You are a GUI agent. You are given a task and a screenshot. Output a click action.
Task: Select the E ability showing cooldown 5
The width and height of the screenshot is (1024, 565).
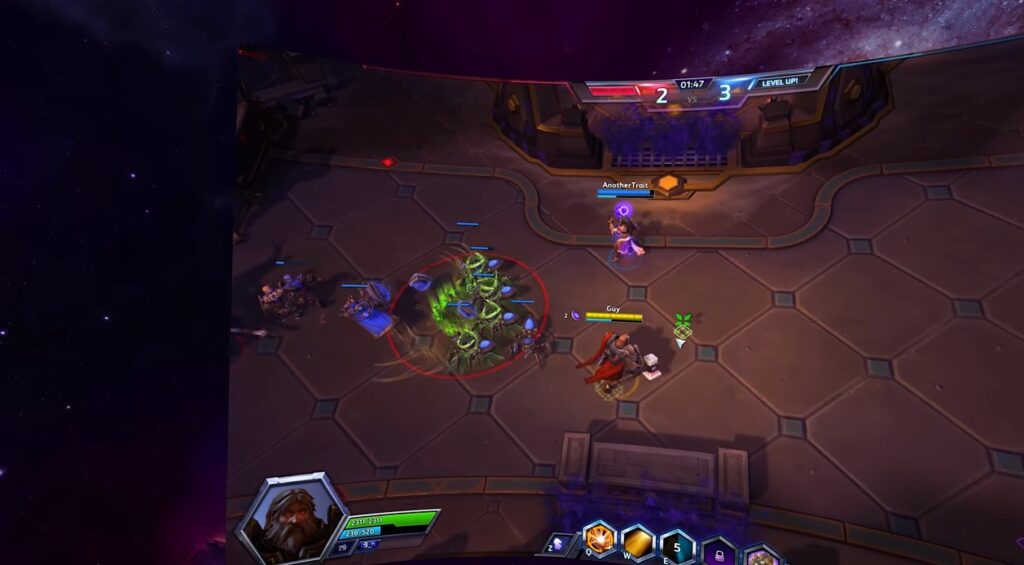(677, 547)
